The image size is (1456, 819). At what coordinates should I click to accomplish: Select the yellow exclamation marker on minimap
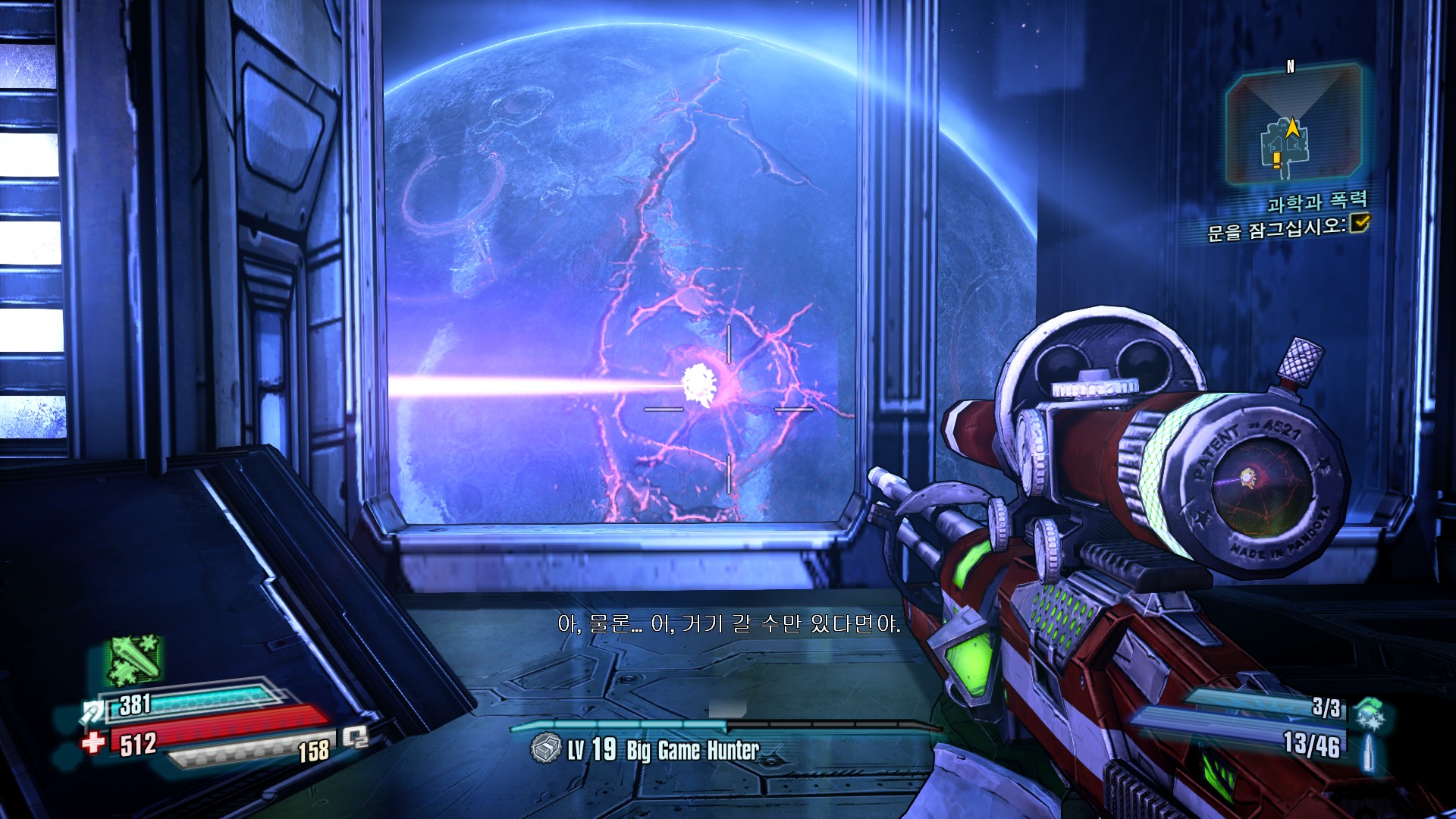click(x=1277, y=159)
